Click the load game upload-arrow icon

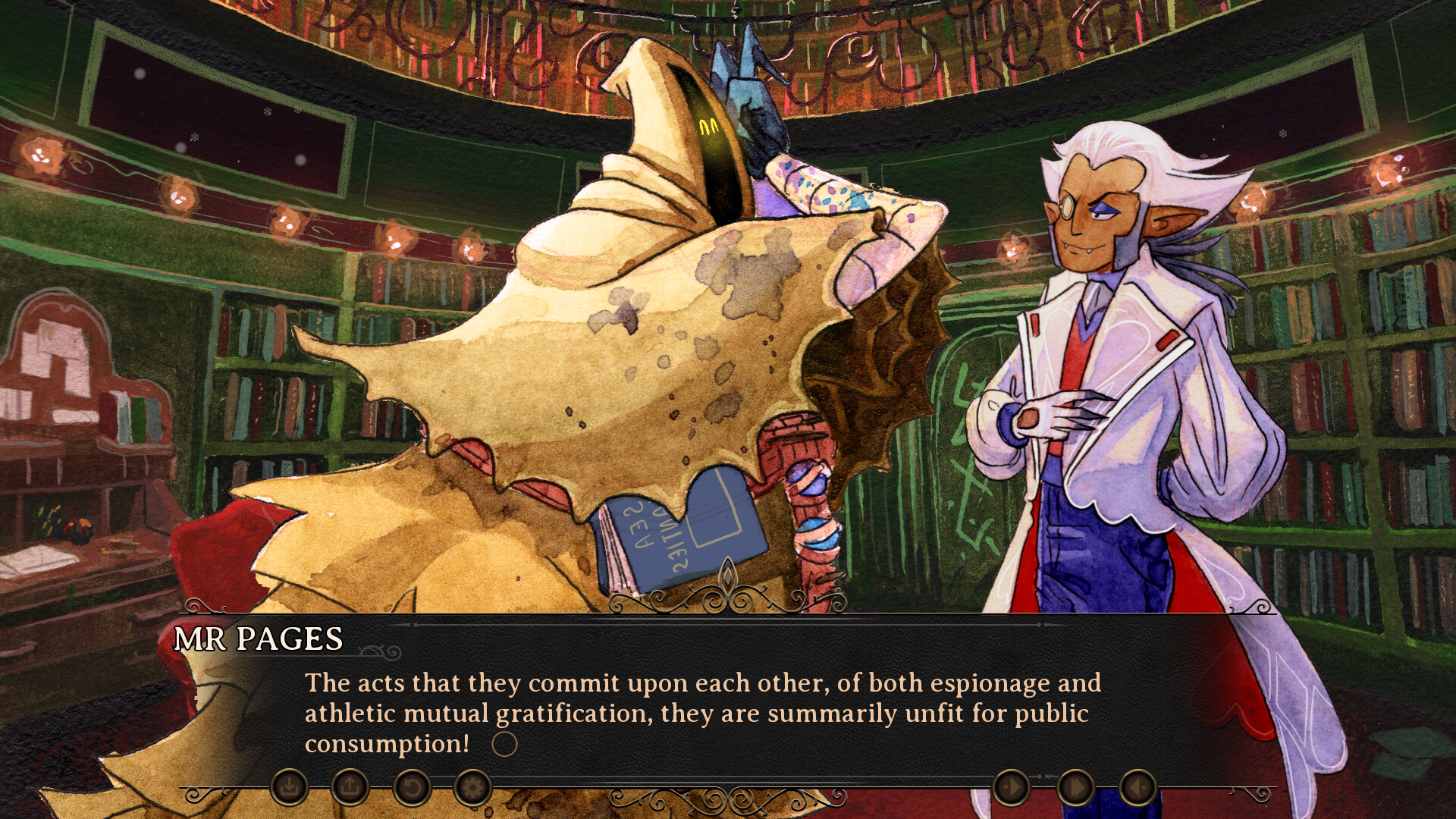point(350,788)
